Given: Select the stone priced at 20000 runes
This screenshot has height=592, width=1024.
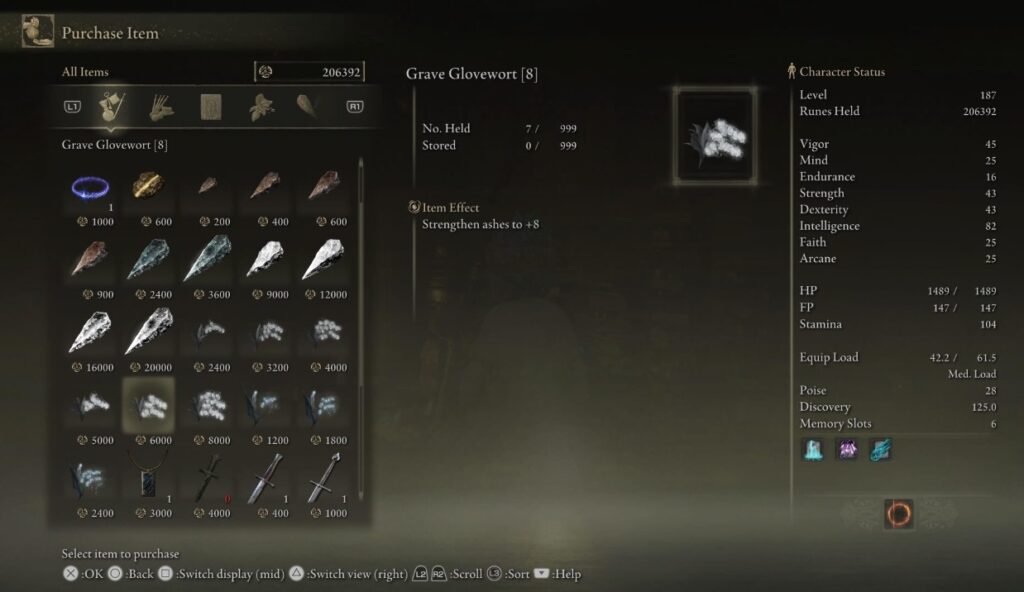Looking at the screenshot, I should 148,333.
